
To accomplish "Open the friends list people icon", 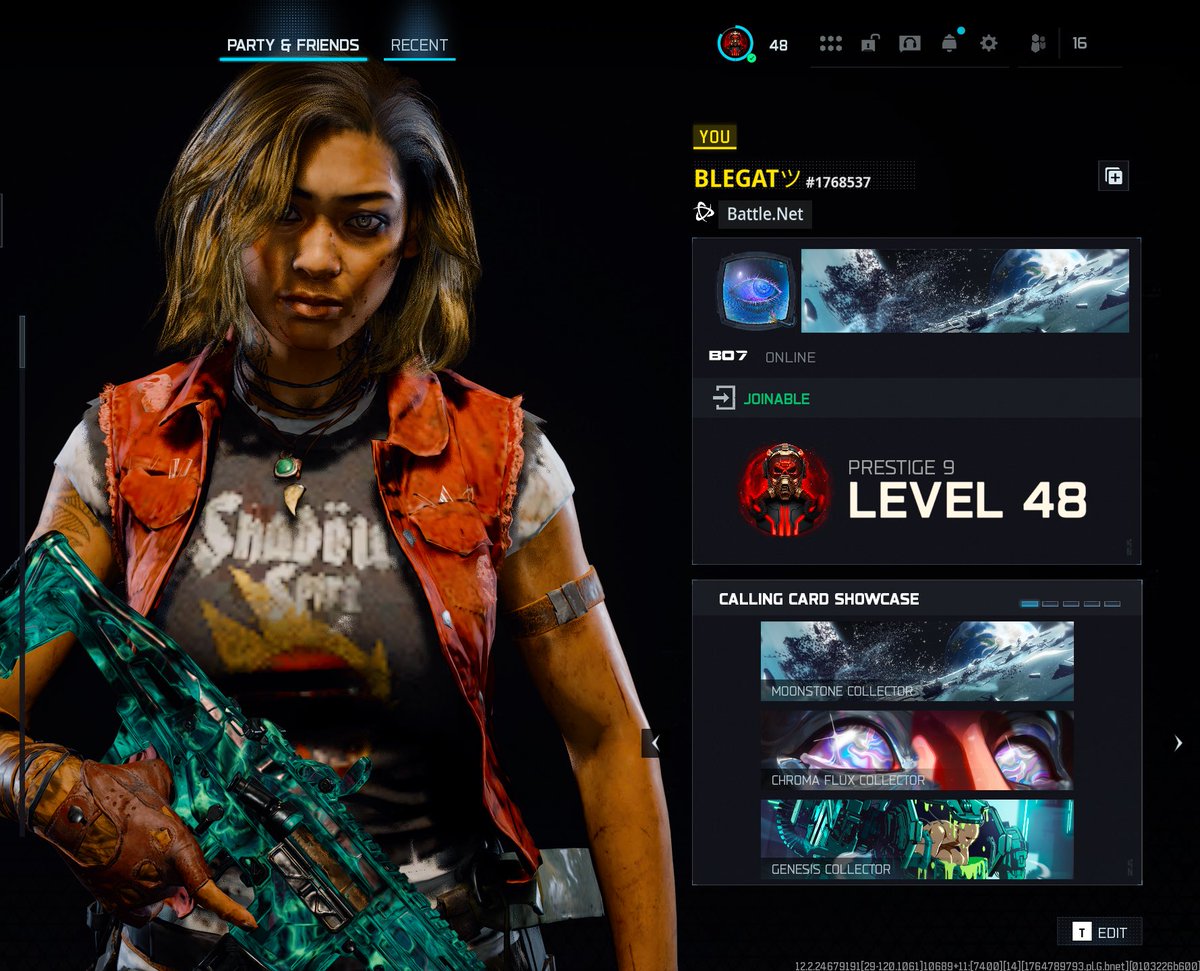I will pyautogui.click(x=1038, y=44).
